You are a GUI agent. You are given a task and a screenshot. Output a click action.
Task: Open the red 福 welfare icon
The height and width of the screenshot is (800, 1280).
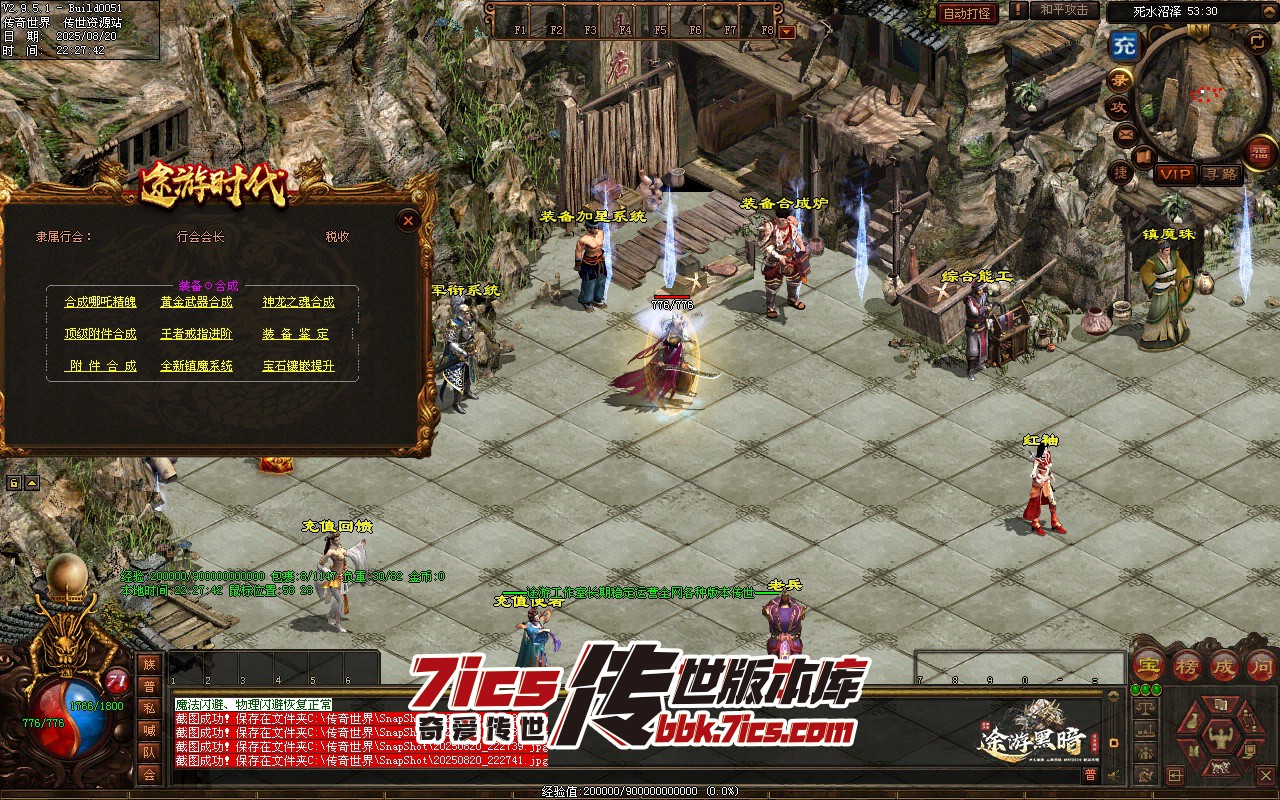point(1259,153)
